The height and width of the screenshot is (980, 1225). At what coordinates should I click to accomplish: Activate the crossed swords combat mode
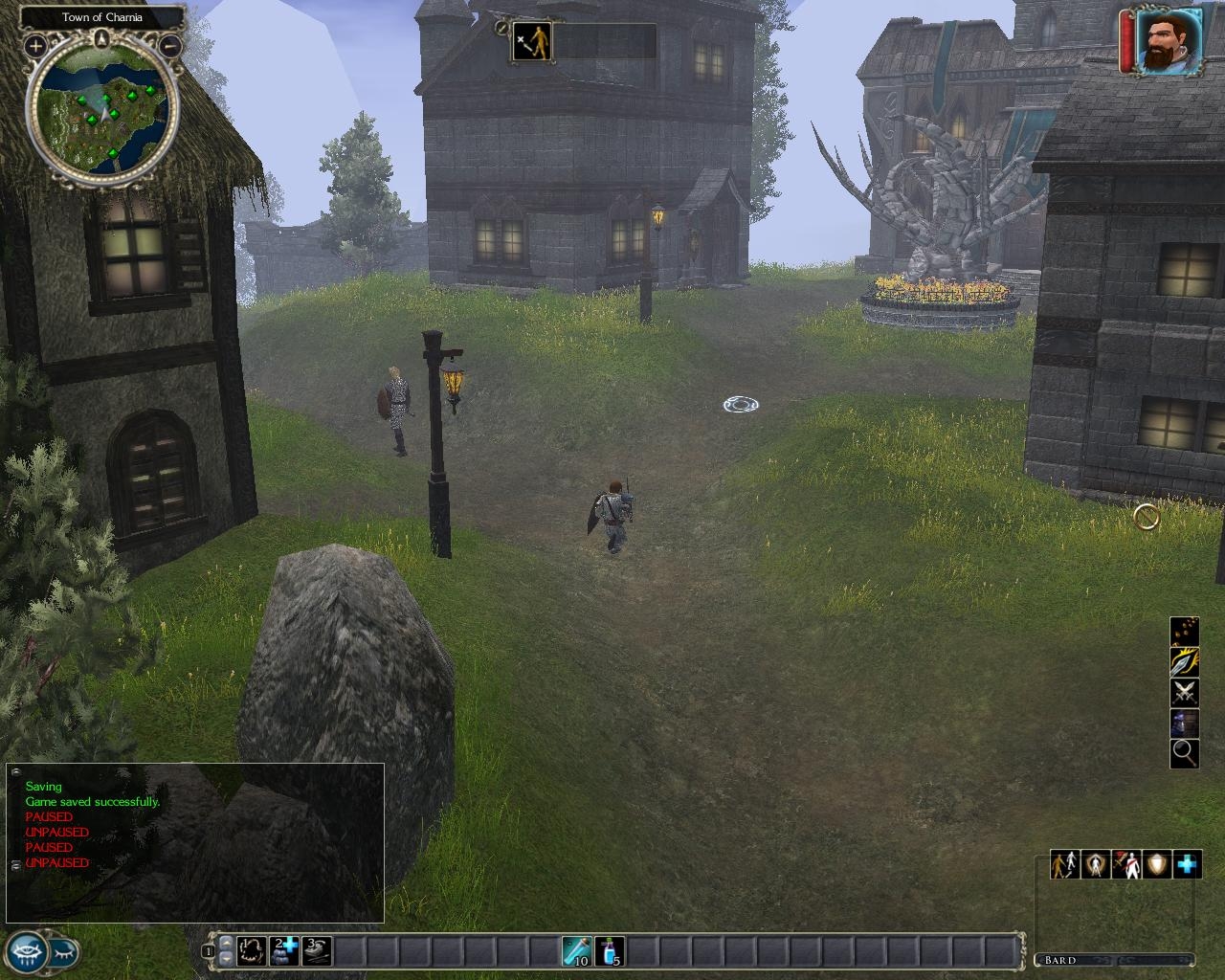pyautogui.click(x=1185, y=692)
